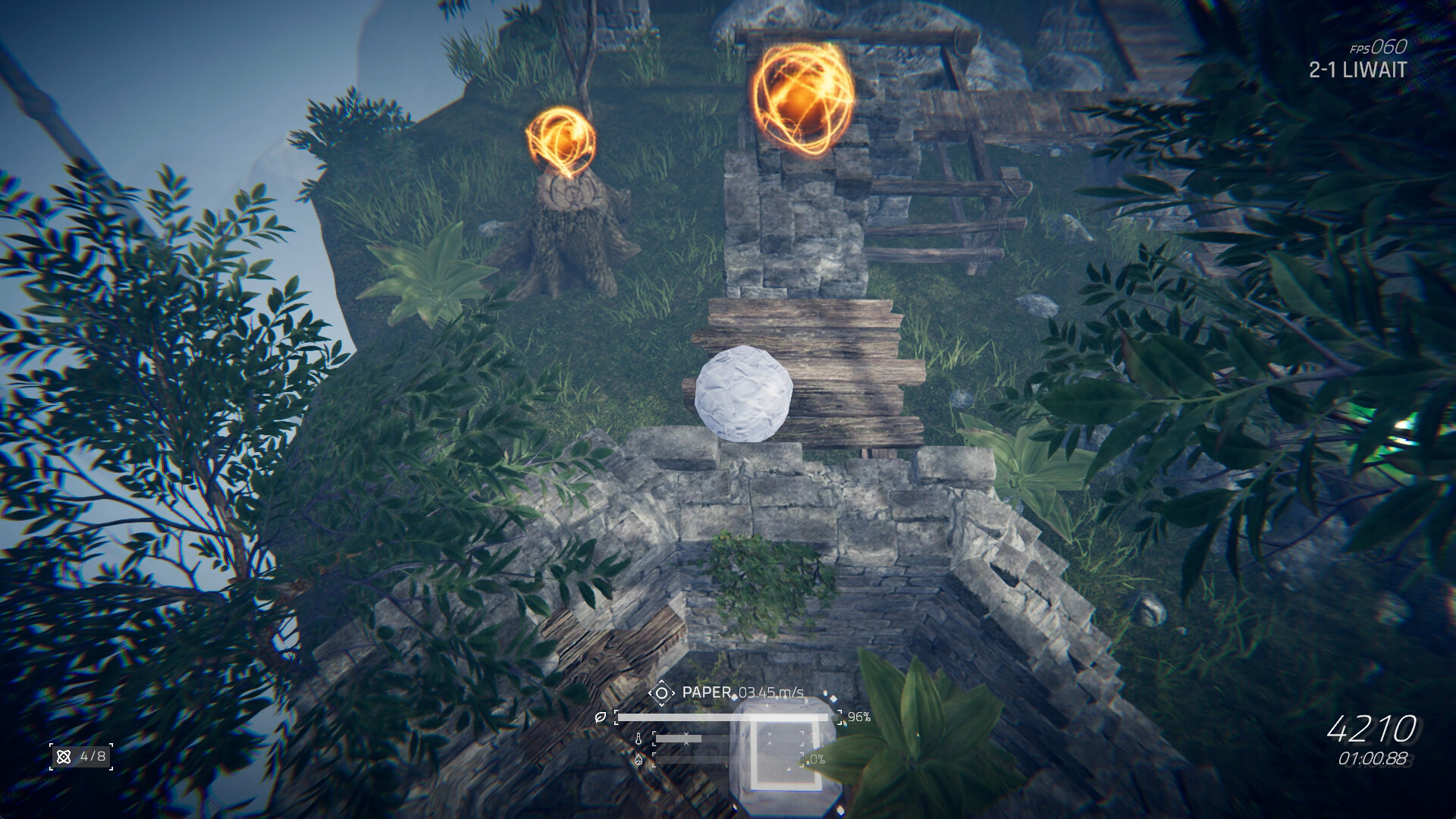Expand the chevron markers on the temperature bar

tap(687, 739)
